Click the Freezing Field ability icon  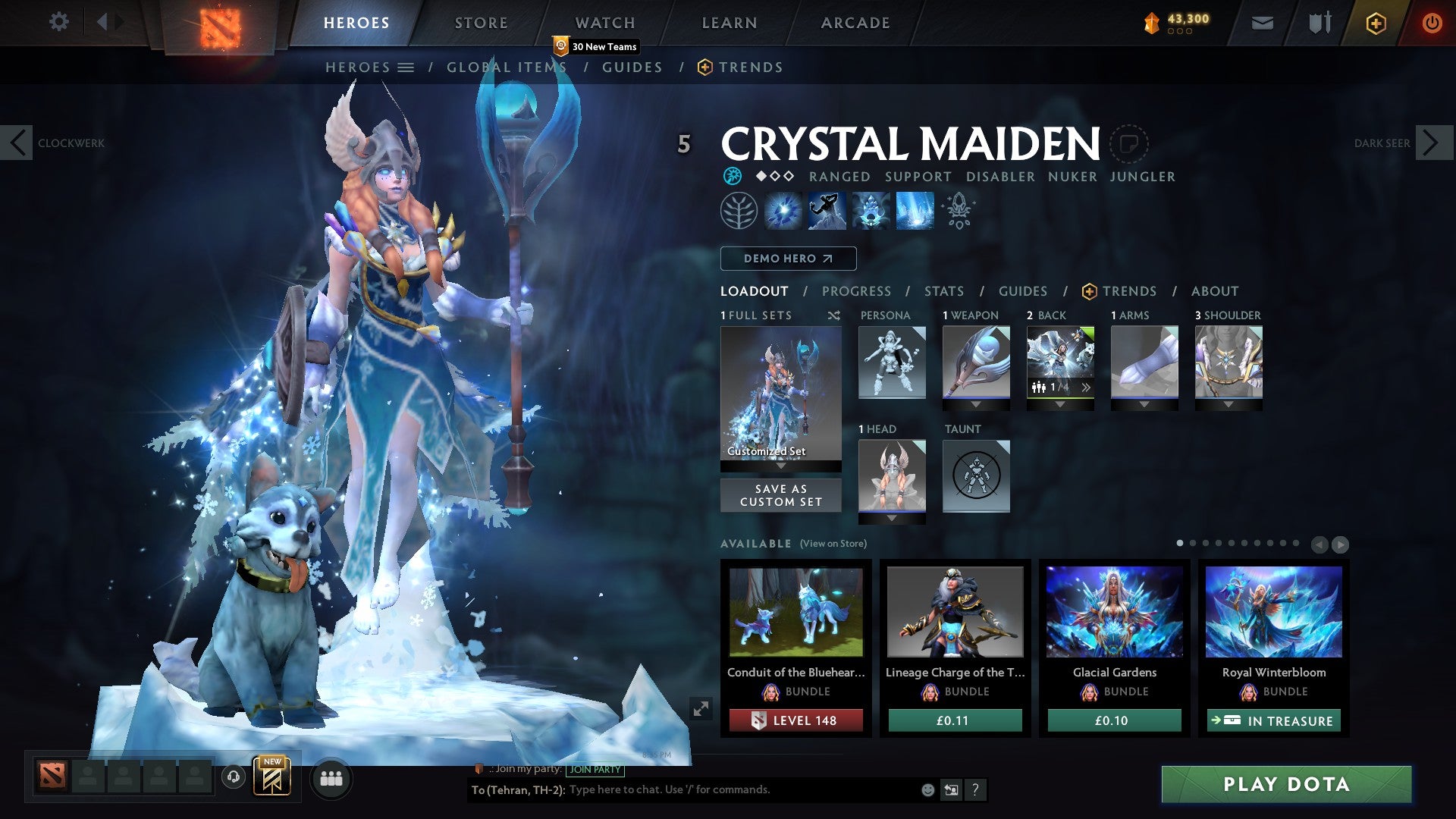coord(914,210)
